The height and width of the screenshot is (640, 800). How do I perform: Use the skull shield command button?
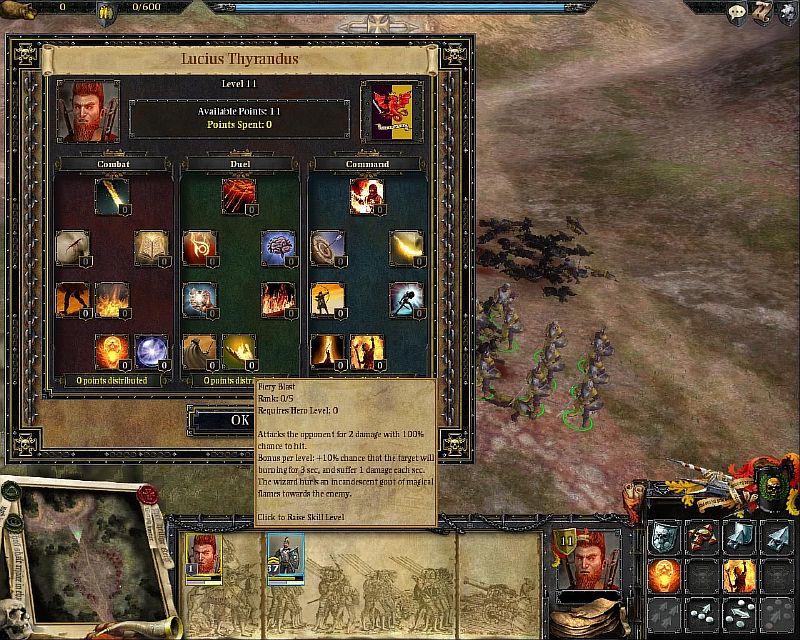pyautogui.click(x=666, y=537)
